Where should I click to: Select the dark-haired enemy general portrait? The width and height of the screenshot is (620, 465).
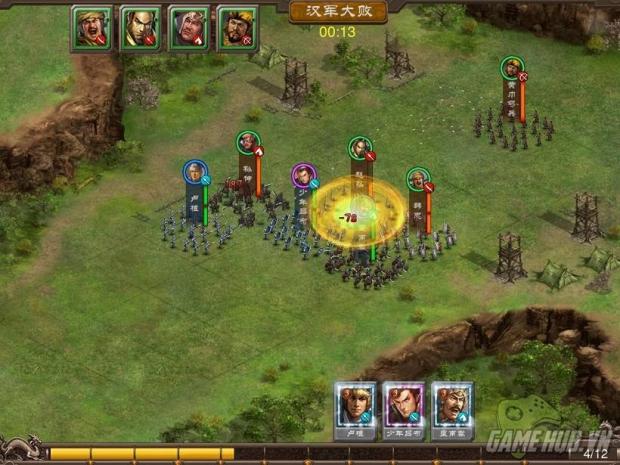(x=140, y=28)
